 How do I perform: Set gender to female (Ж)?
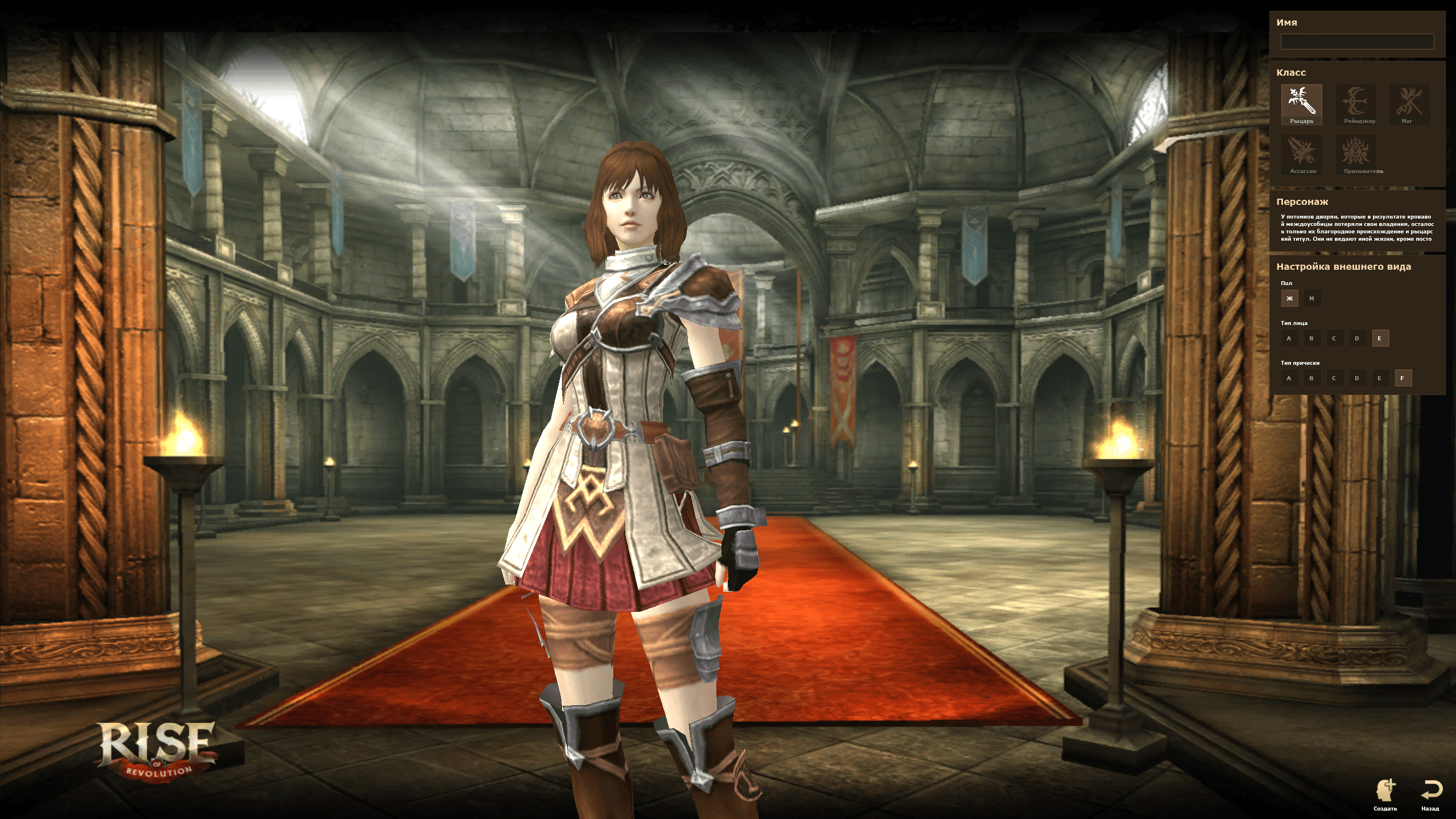[x=1289, y=298]
